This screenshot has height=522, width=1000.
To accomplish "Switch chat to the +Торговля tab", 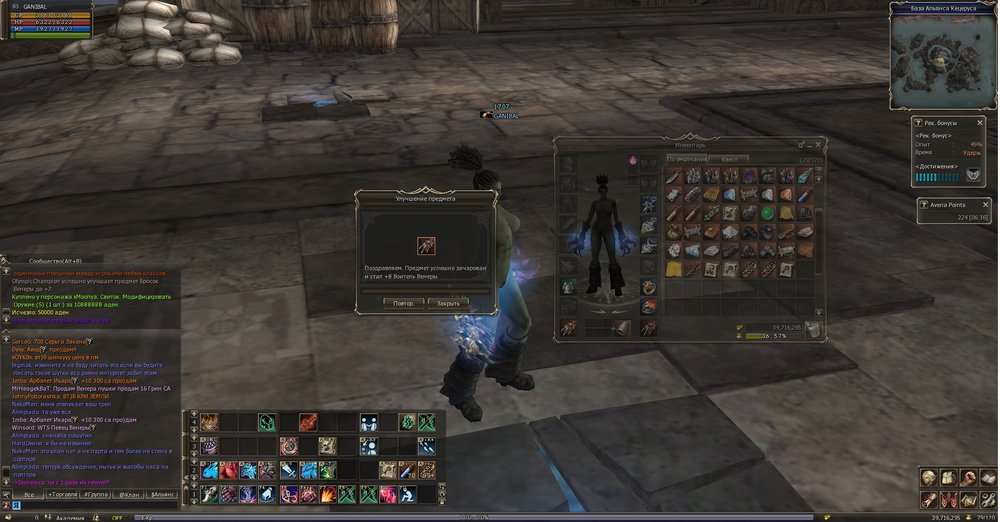I will pyautogui.click(x=62, y=494).
